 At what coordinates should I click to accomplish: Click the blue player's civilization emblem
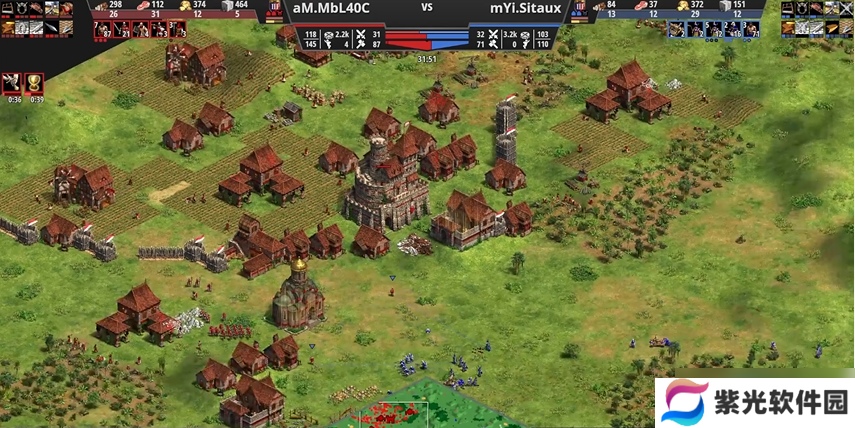581,9
